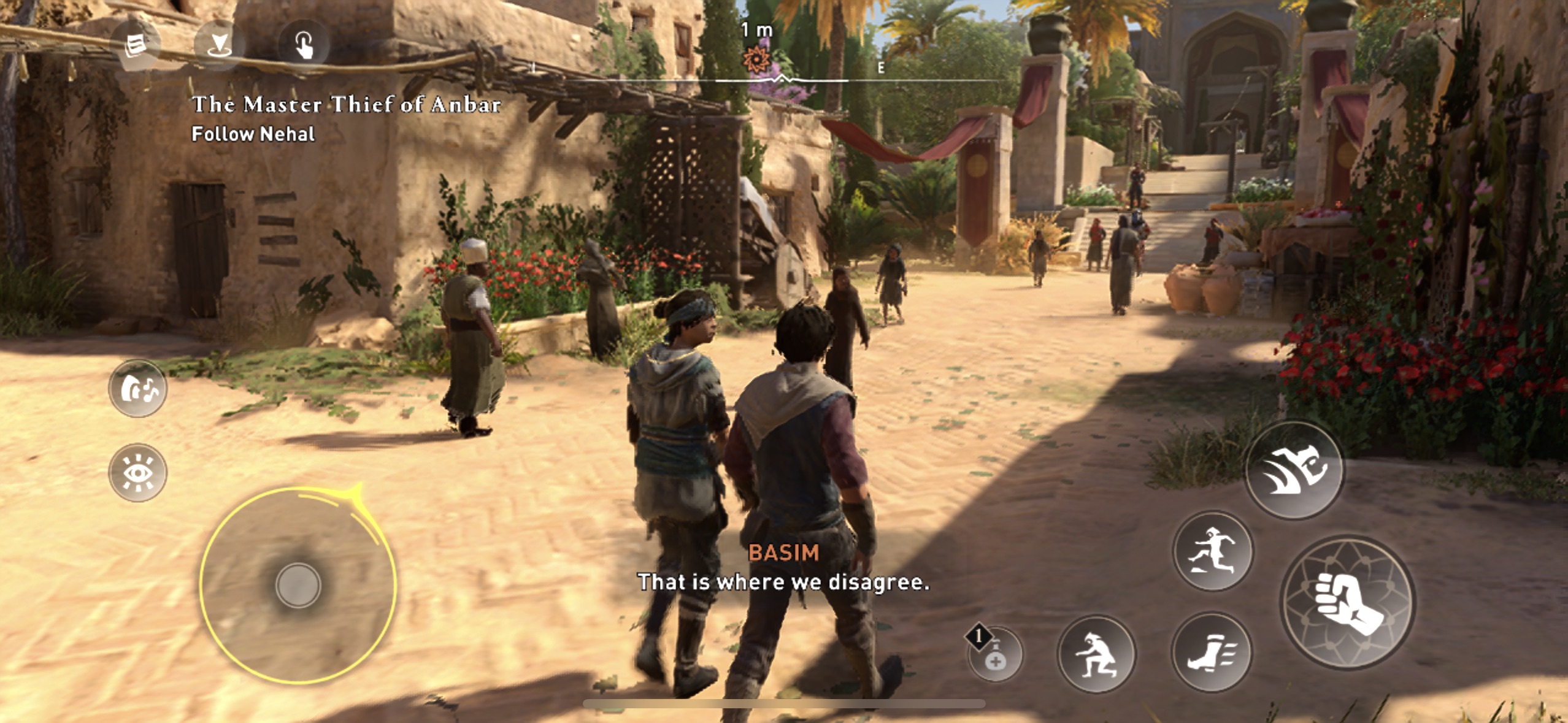1568x723 pixels.
Task: Tap the boot dash button
Action: coord(1212,653)
